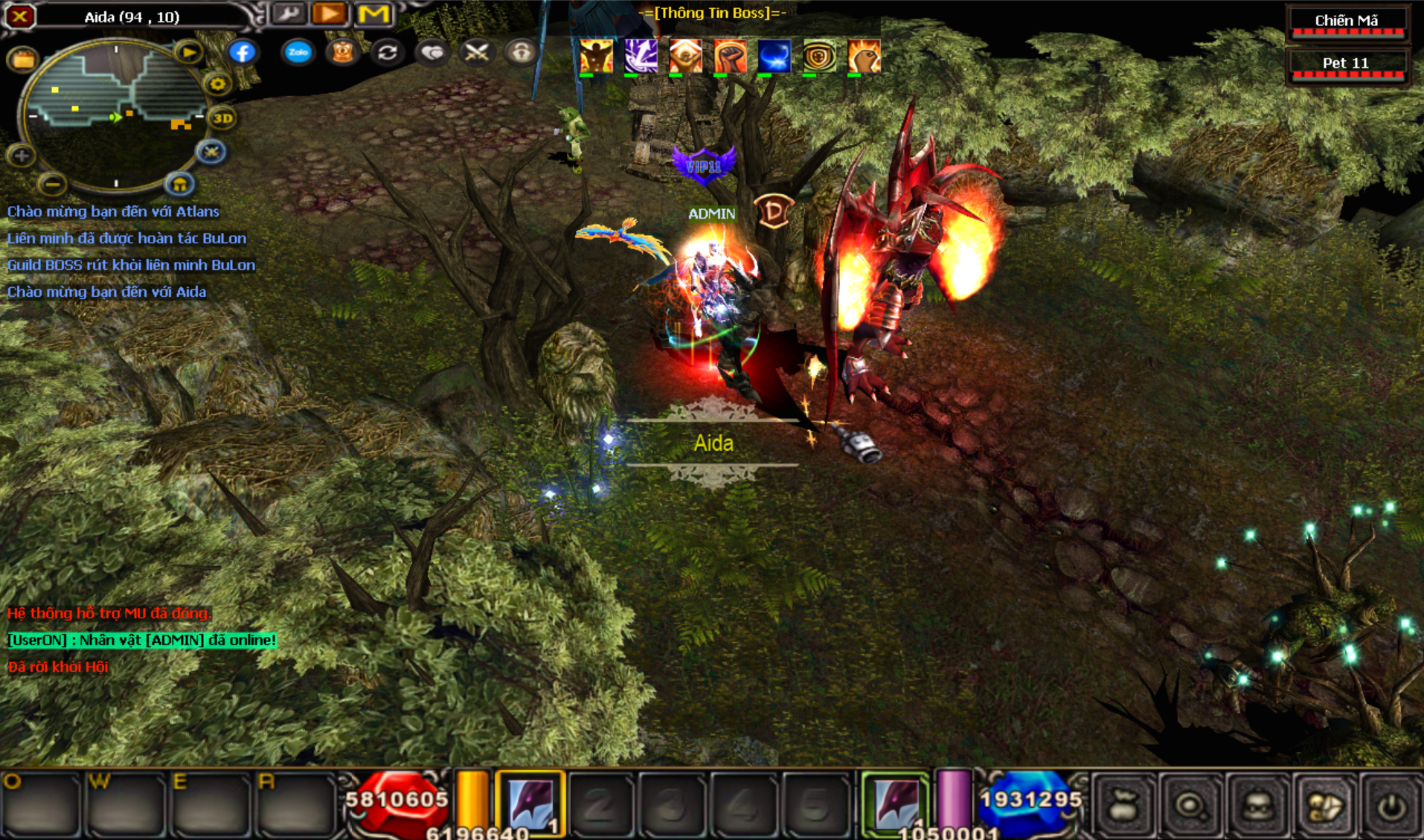Click the power button in bottom bar
This screenshot has height=840, width=1424.
[x=1391, y=805]
